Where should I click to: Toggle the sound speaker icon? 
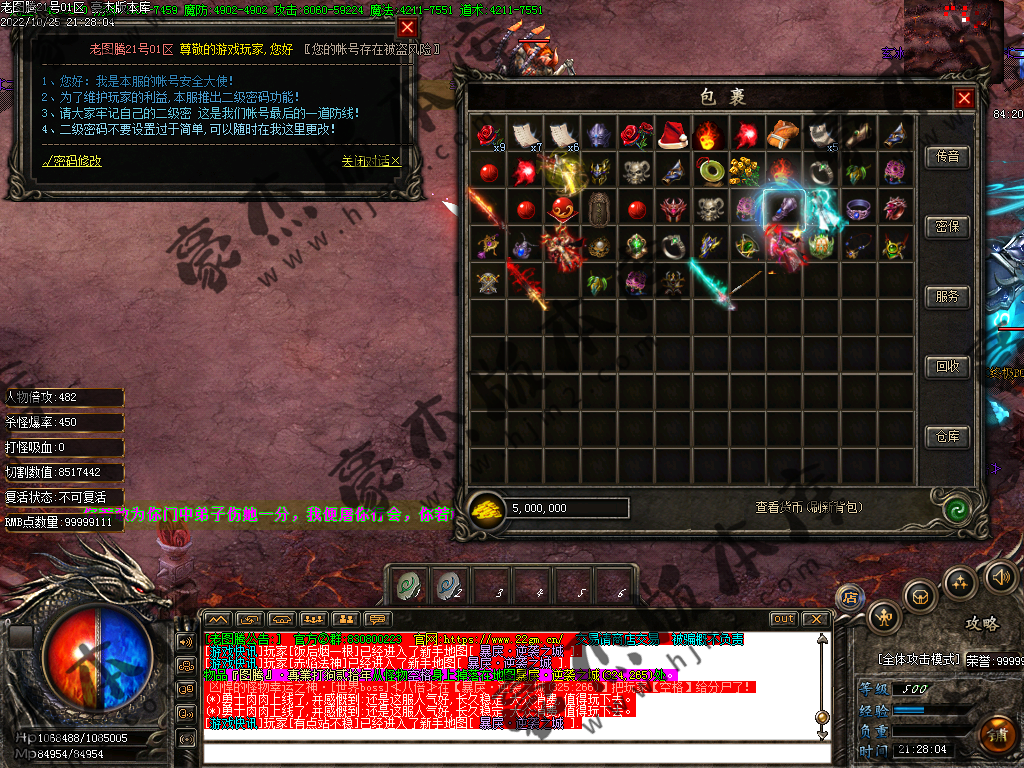pyautogui.click(x=1001, y=576)
